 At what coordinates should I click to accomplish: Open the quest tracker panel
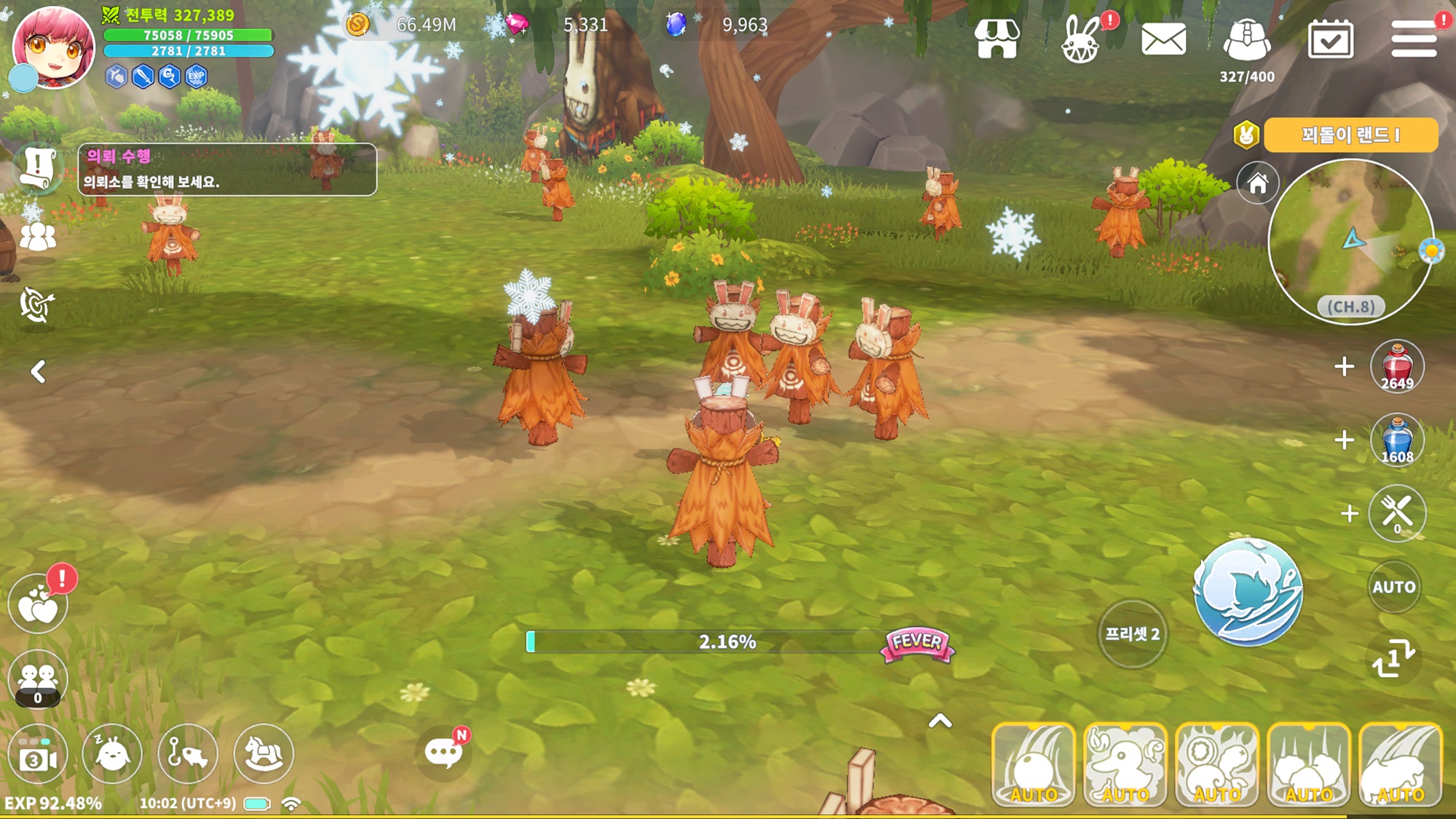tap(227, 169)
